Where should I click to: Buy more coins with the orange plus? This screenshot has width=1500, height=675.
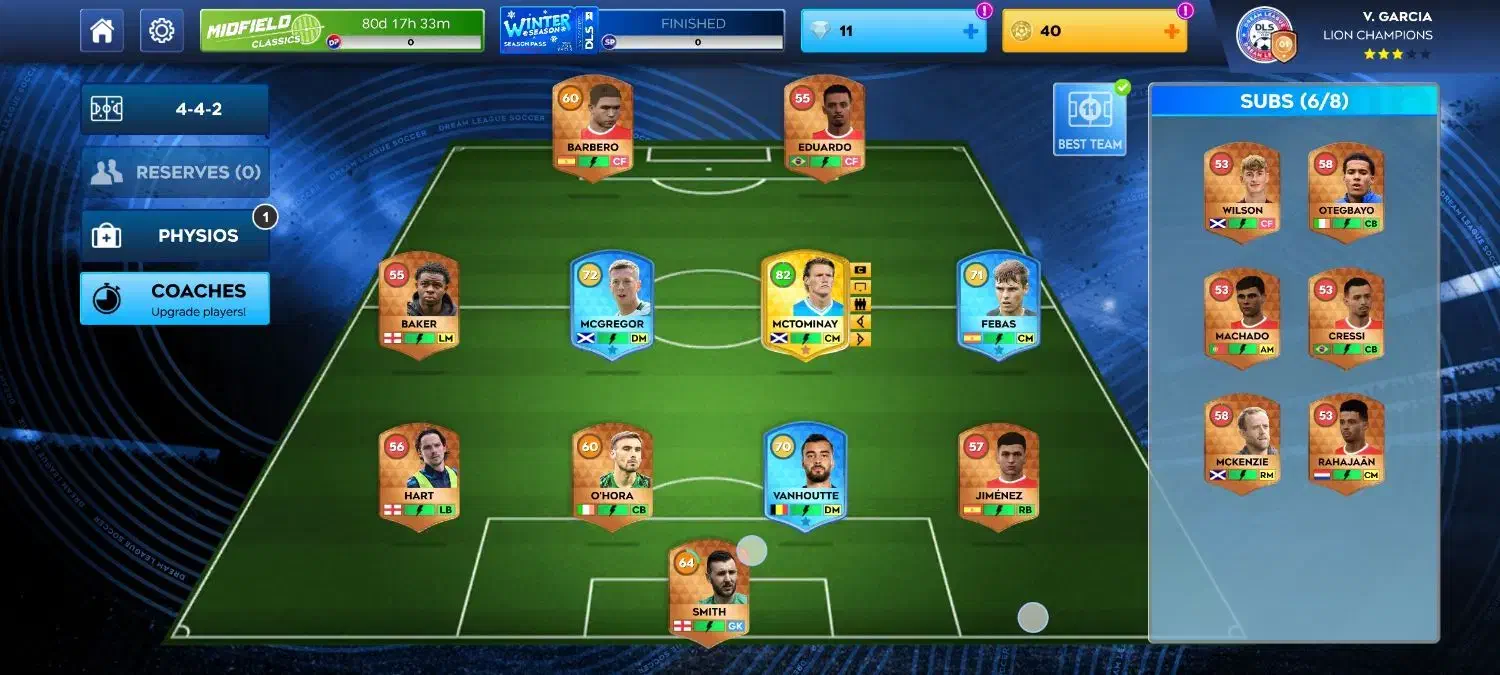coord(1171,31)
